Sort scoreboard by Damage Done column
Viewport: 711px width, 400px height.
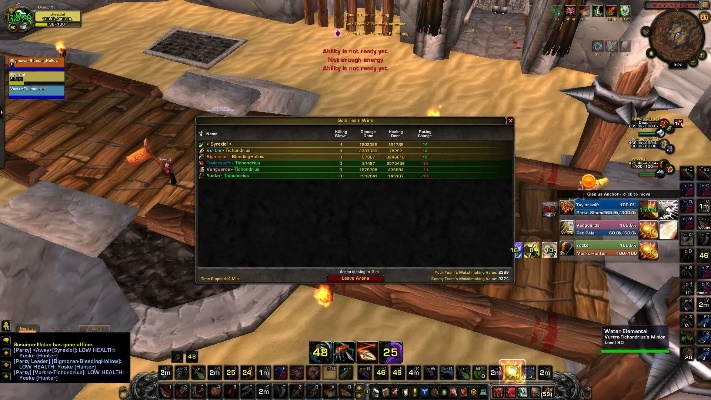(x=367, y=132)
